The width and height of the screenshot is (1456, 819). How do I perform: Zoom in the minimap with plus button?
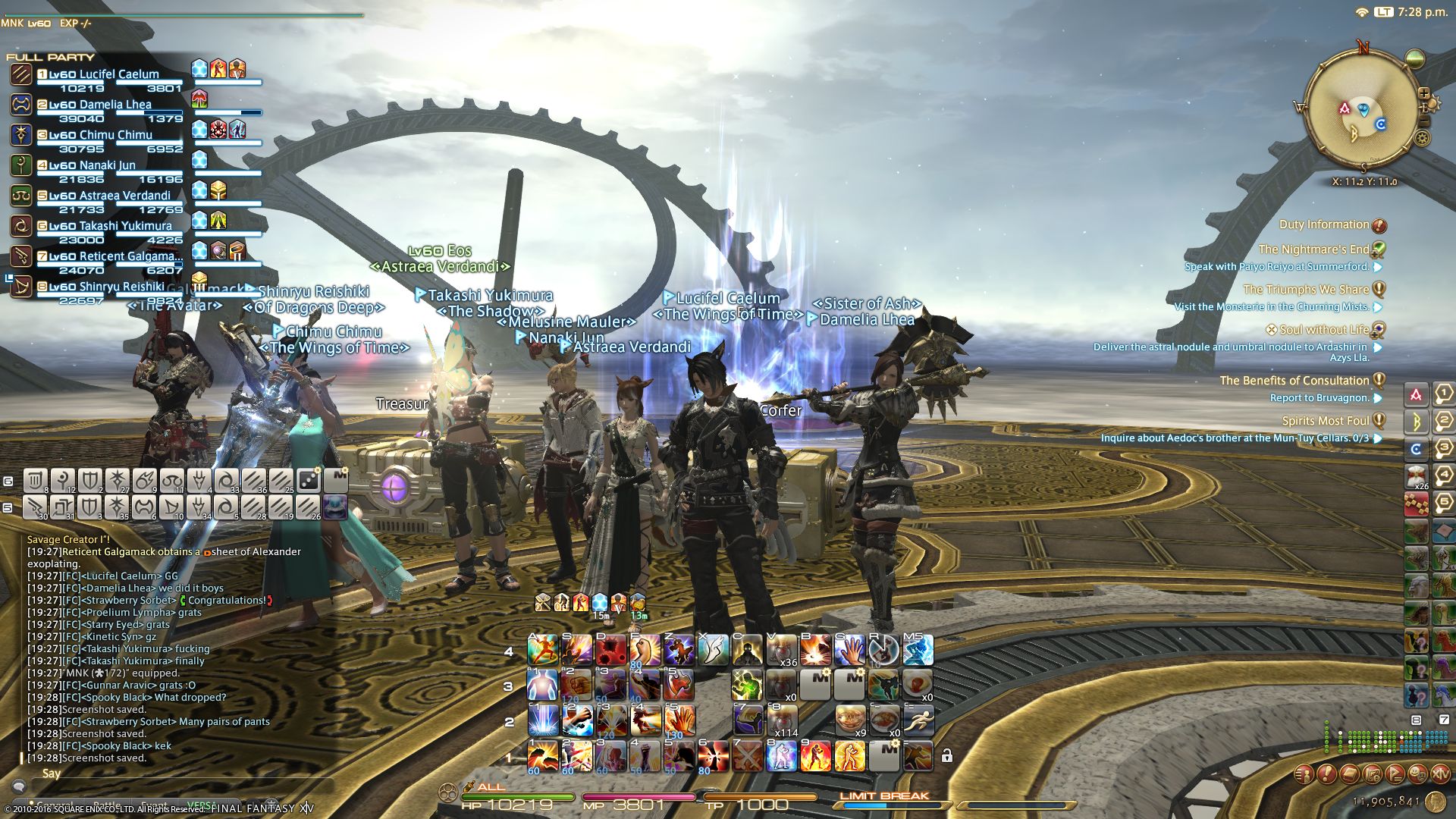click(x=1423, y=94)
